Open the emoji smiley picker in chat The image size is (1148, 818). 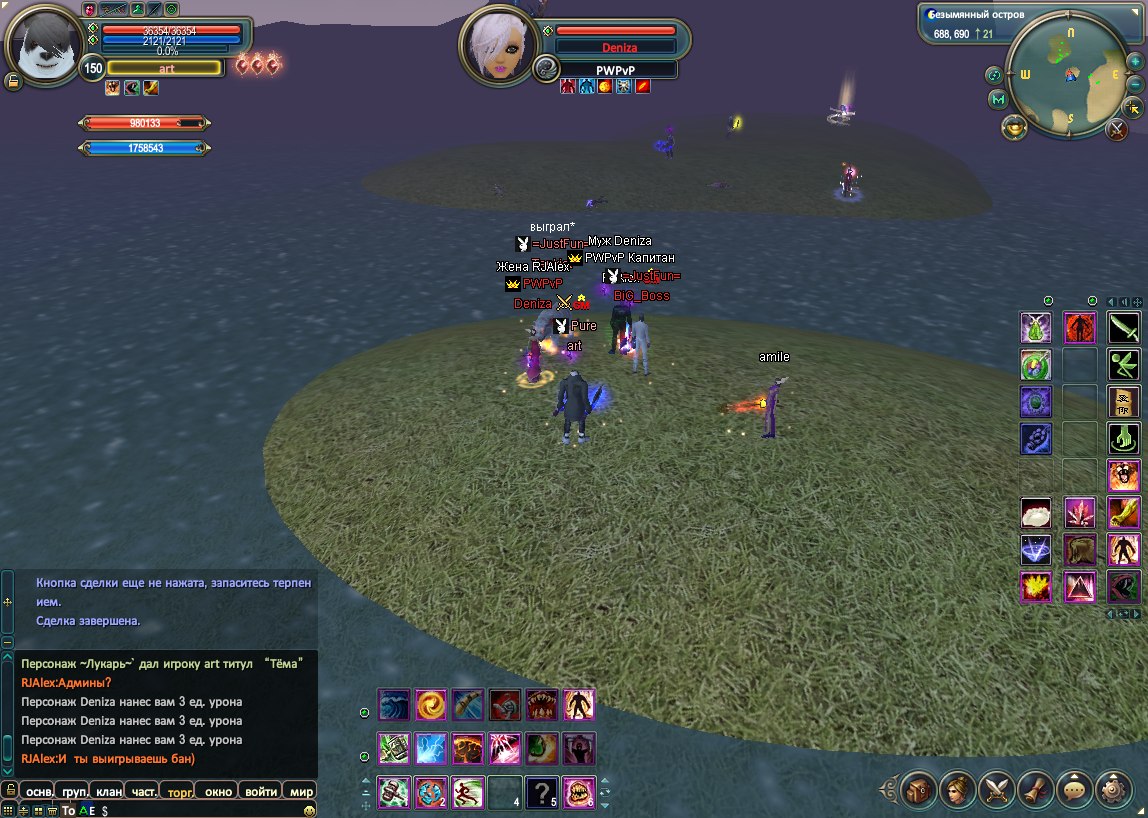(309, 810)
